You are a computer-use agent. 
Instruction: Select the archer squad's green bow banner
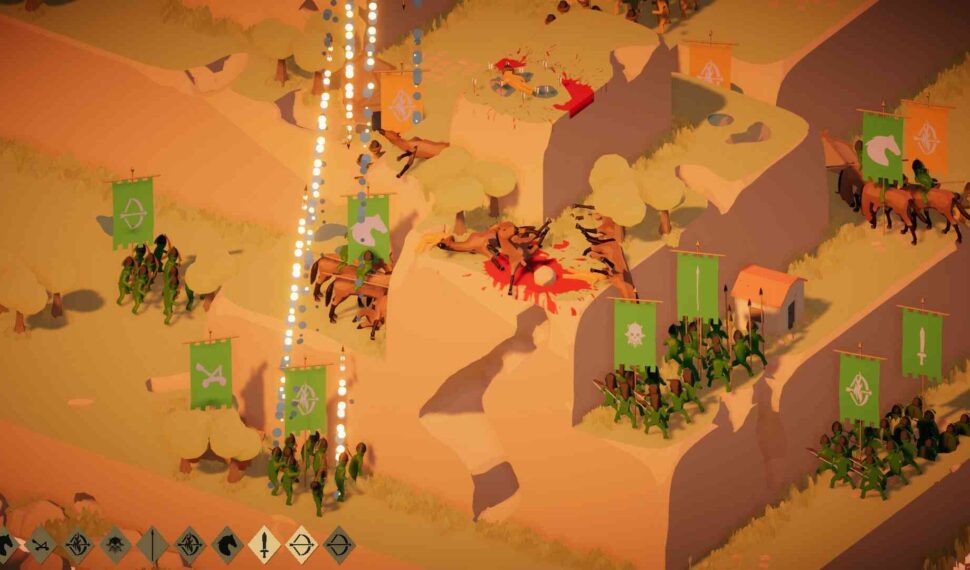[x=133, y=212]
